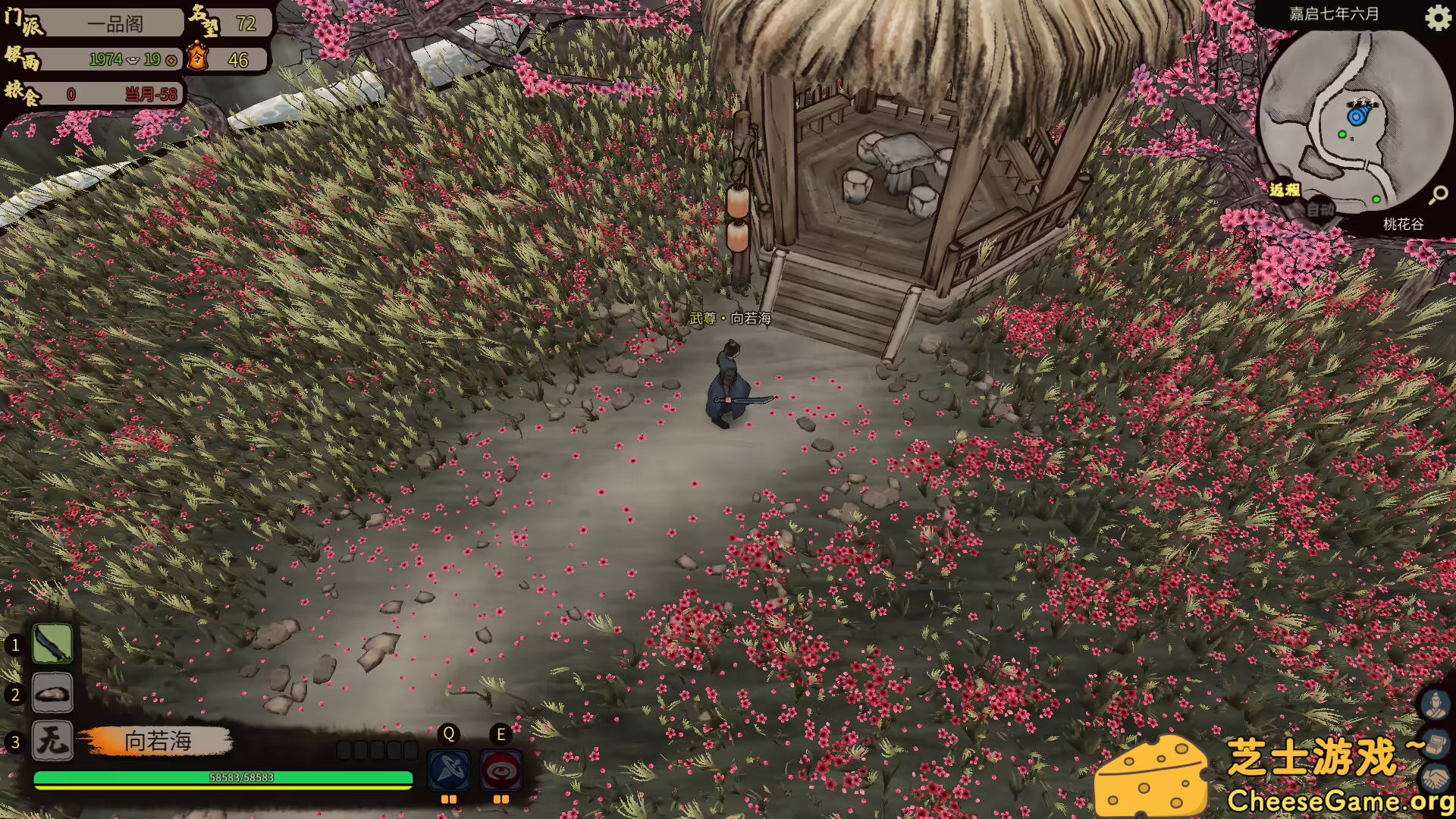The width and height of the screenshot is (1456, 819).
Task: Open settings with the gear icon
Action: click(x=1437, y=17)
